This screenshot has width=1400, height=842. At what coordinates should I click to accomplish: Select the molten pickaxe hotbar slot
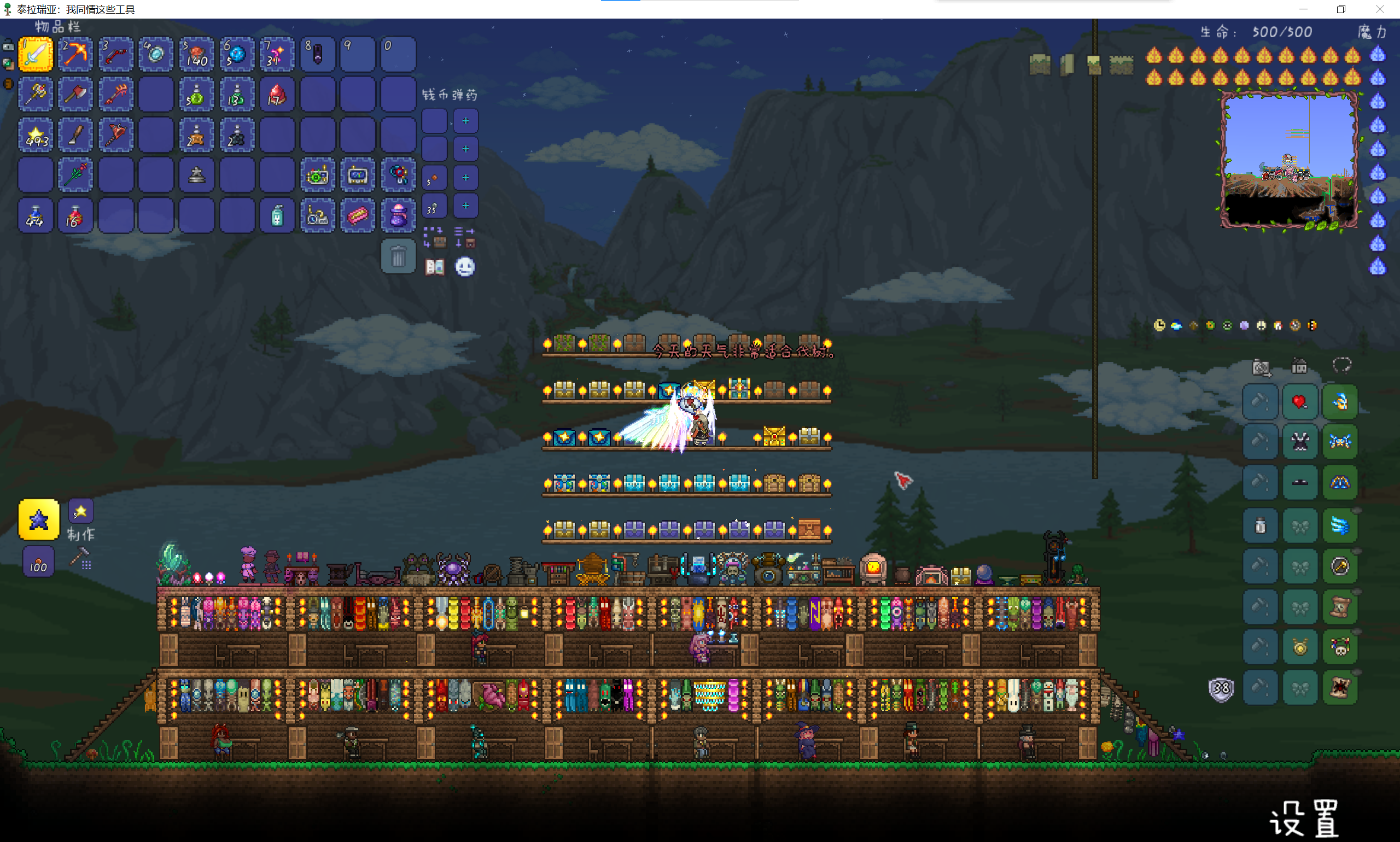click(x=75, y=55)
